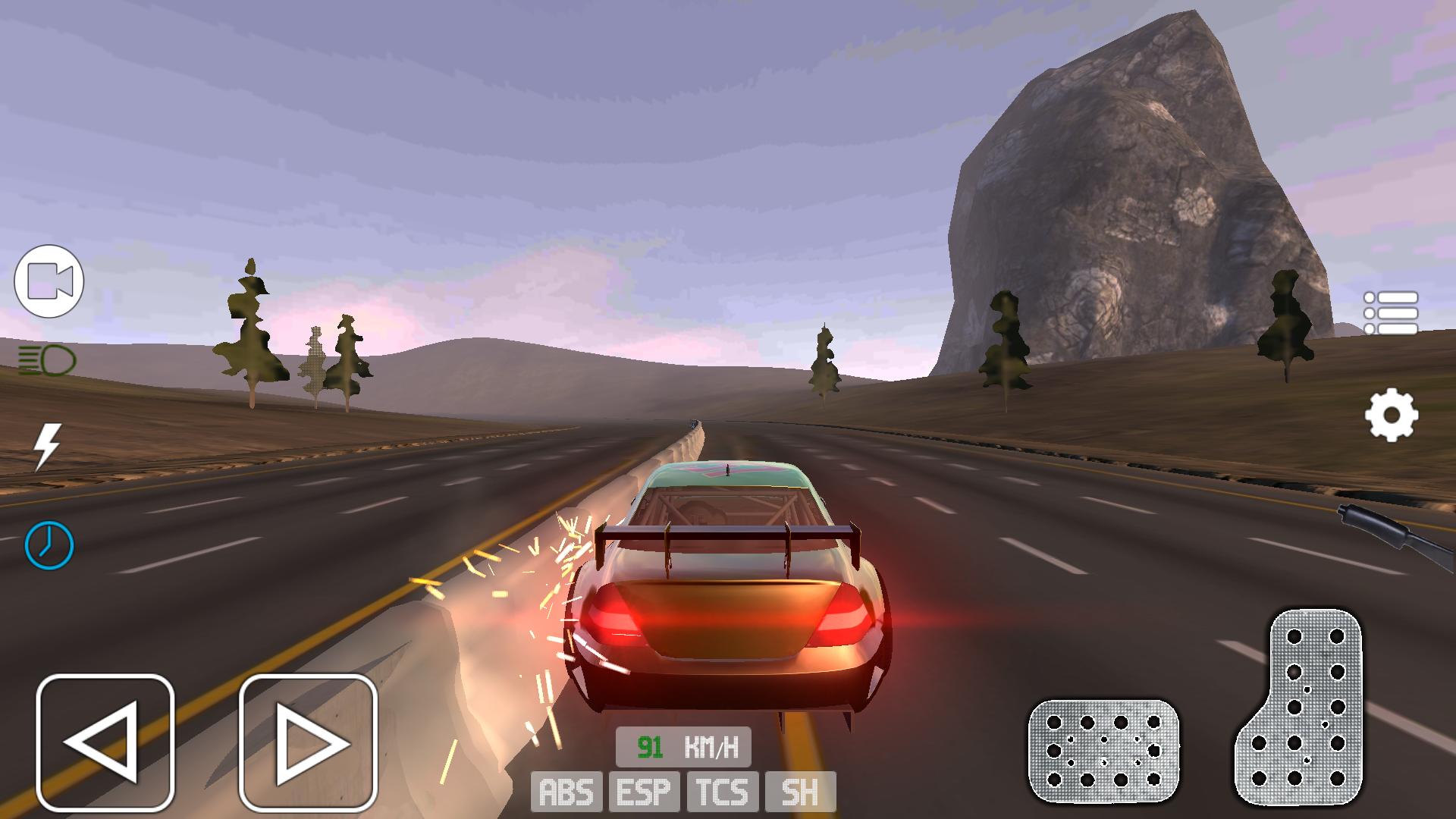Toggle the TCS traction control
1456x819 pixels.
(723, 792)
